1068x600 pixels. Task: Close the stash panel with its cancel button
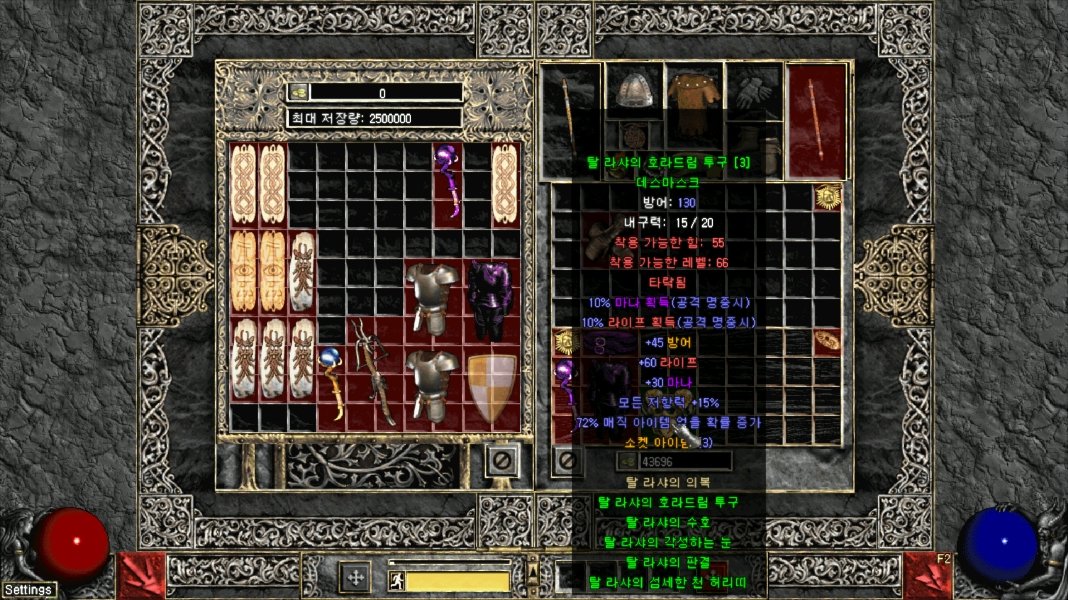point(502,460)
